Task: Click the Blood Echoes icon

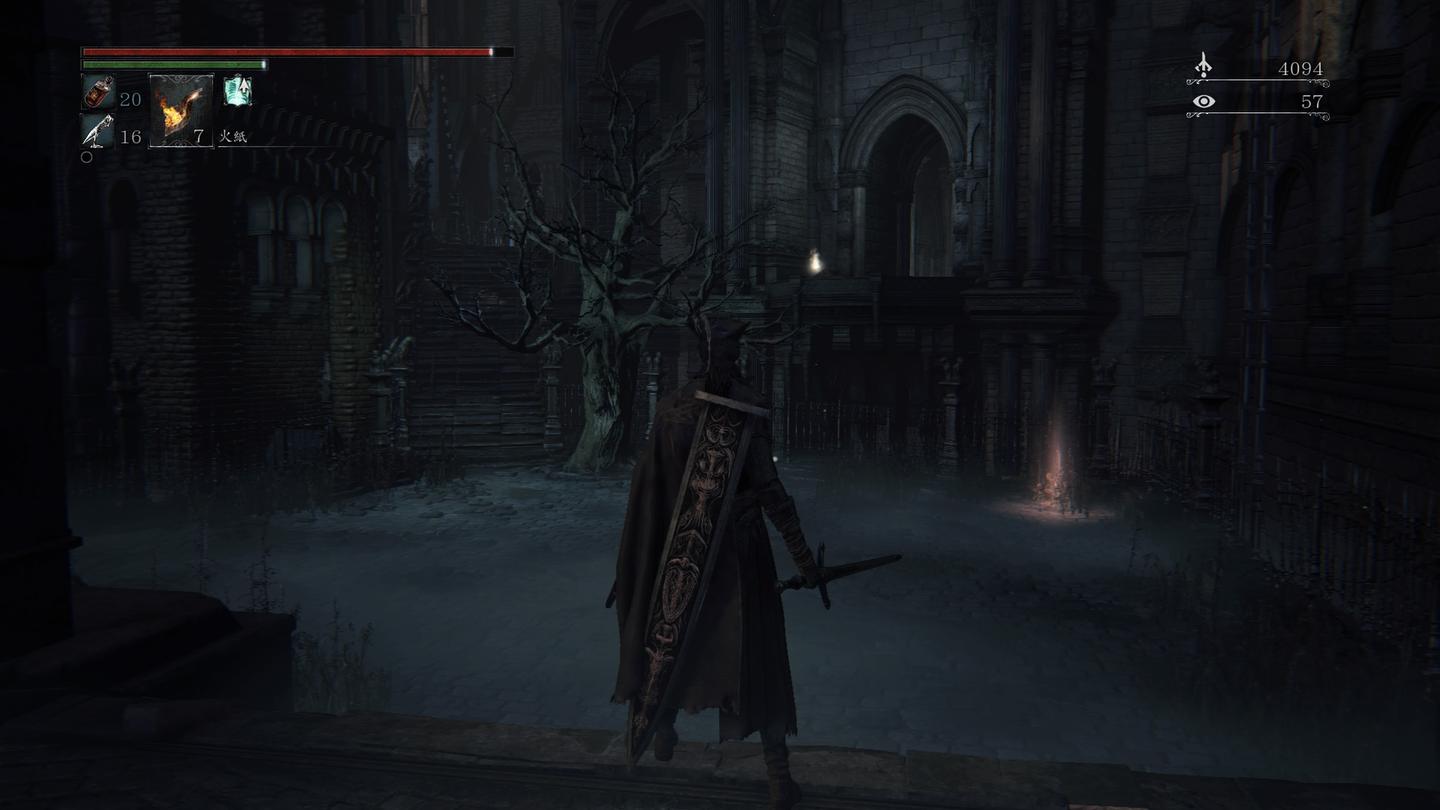Action: 1204,67
